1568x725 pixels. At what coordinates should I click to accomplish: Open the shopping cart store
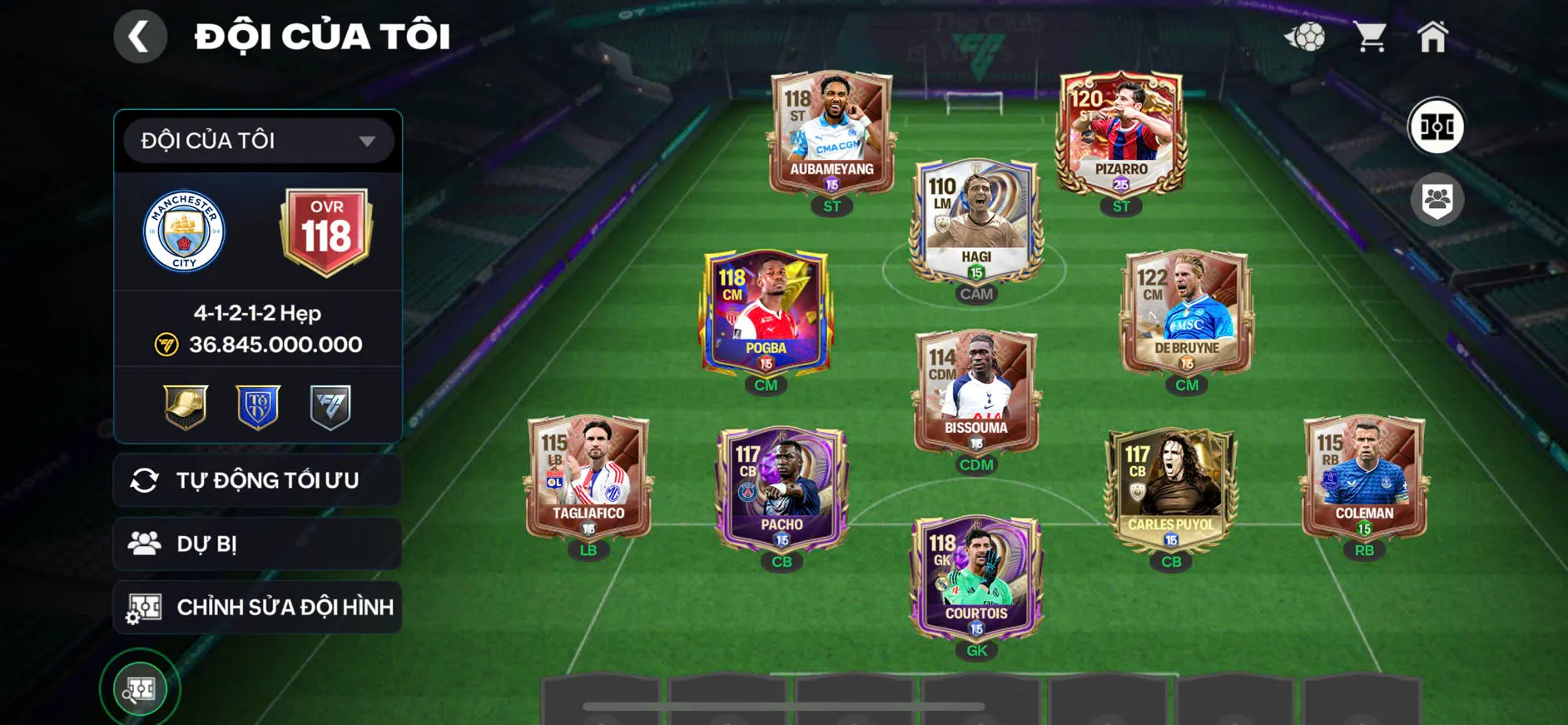pos(1369,37)
